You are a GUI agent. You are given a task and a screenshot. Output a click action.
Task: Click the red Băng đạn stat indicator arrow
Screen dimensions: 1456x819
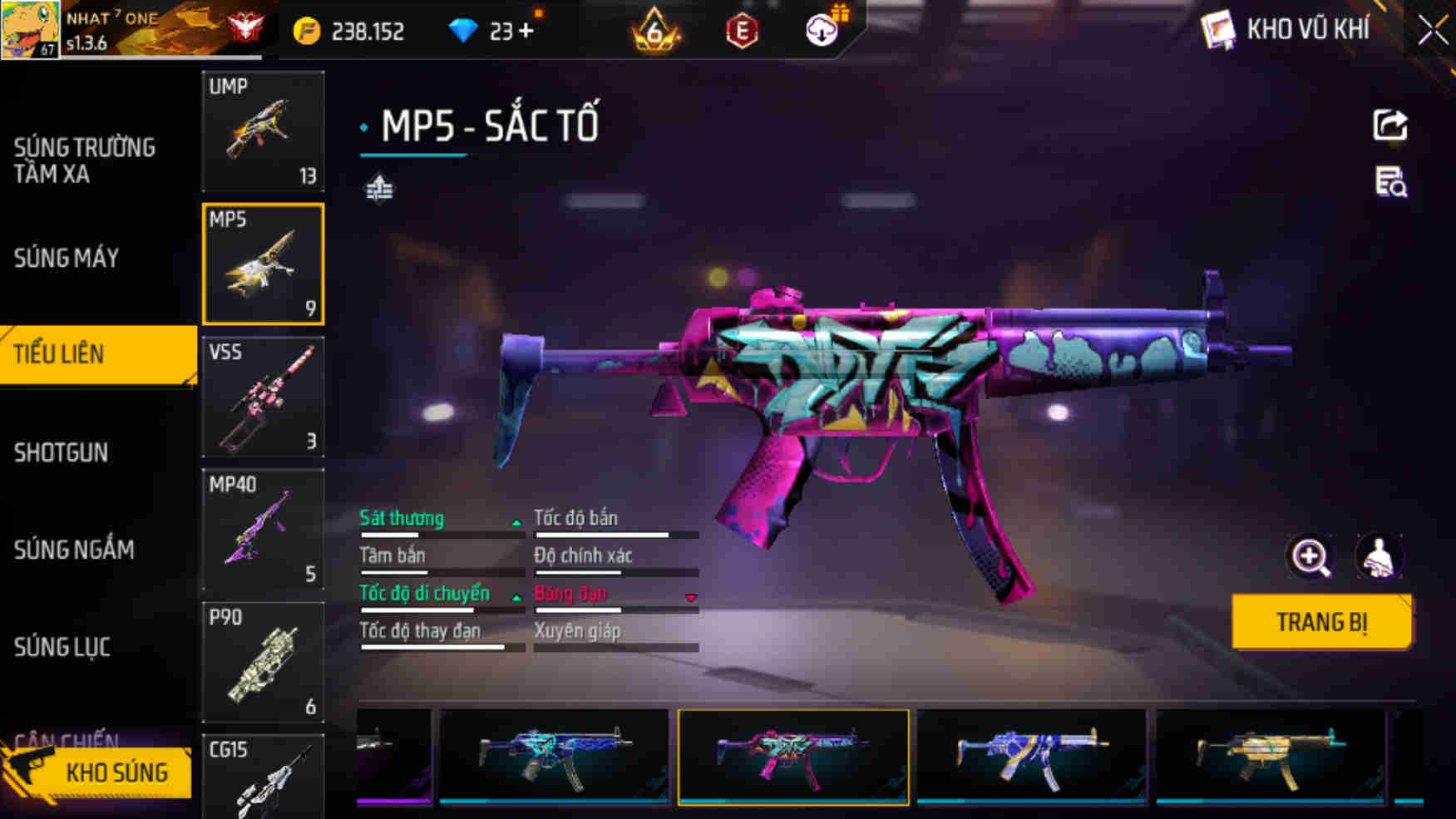(691, 597)
